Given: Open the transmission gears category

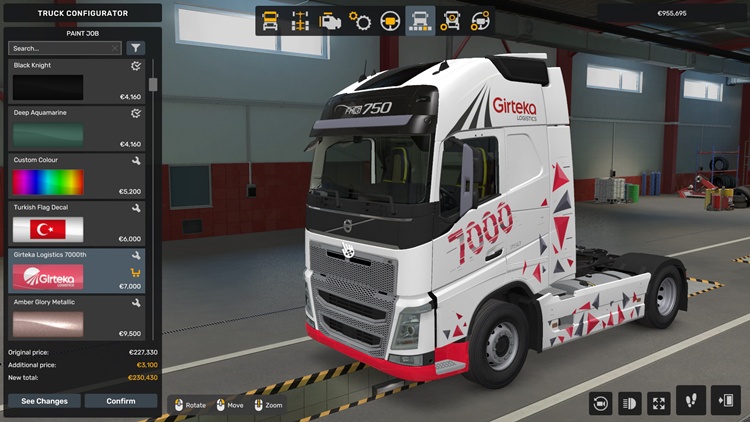Looking at the screenshot, I should pyautogui.click(x=360, y=20).
